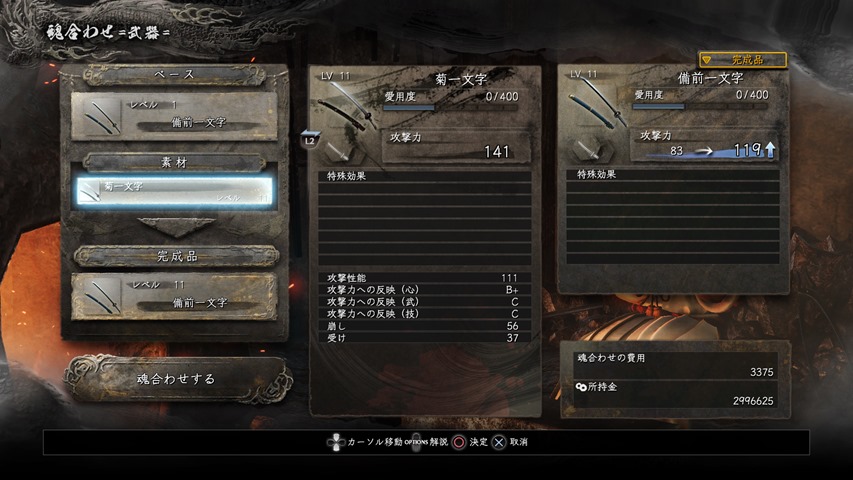Choose the material slot 菊一文字

175,191
